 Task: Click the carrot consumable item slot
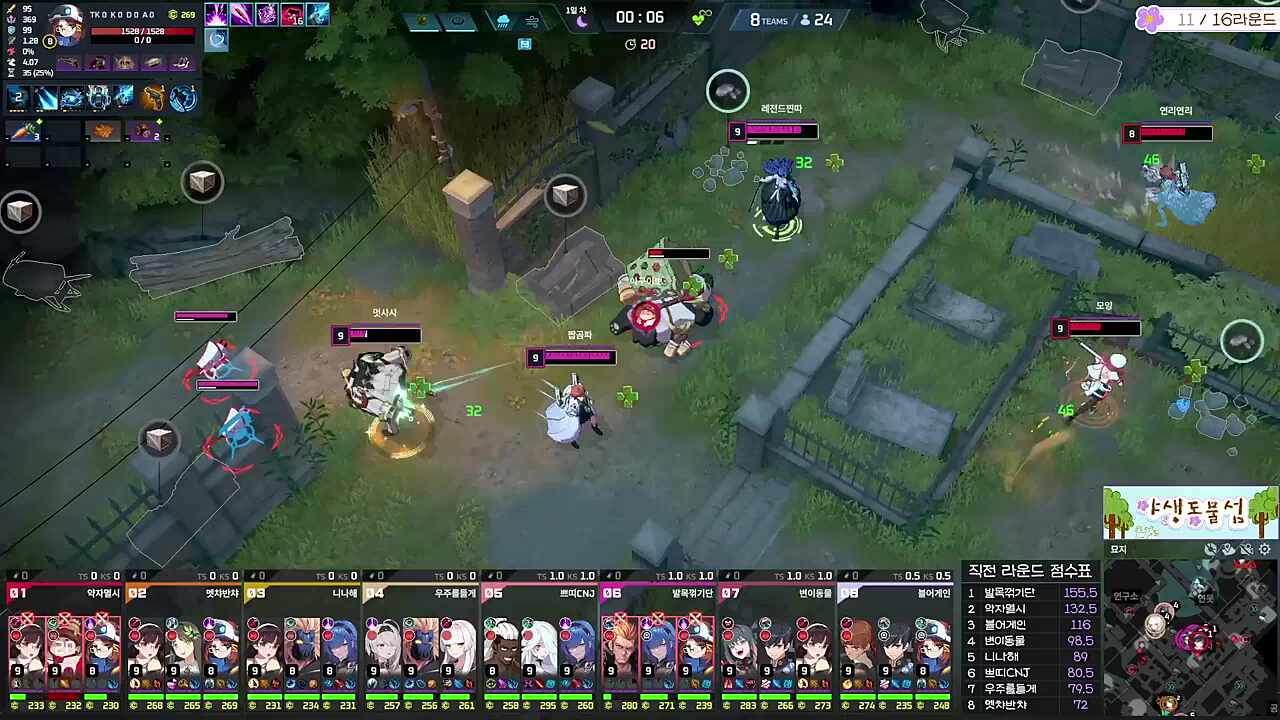[22, 130]
